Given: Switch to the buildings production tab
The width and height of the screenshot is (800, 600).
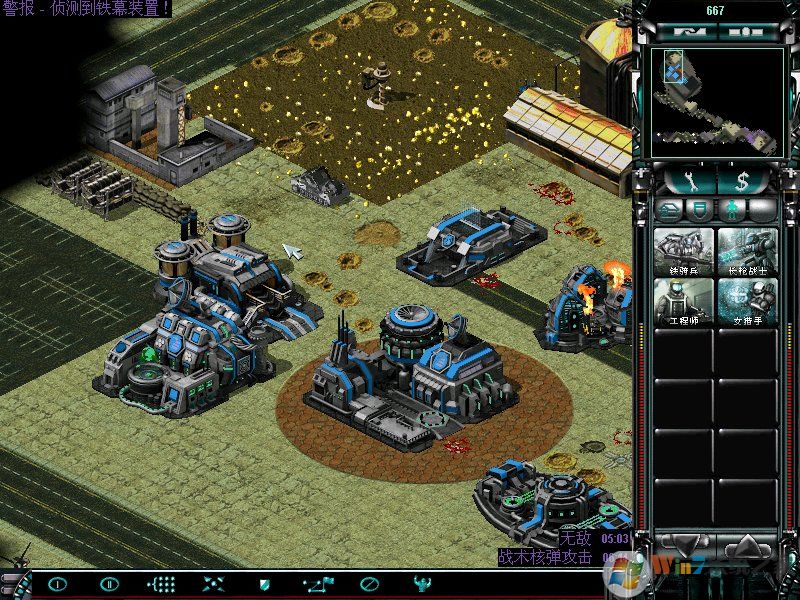Looking at the screenshot, I should [x=669, y=209].
